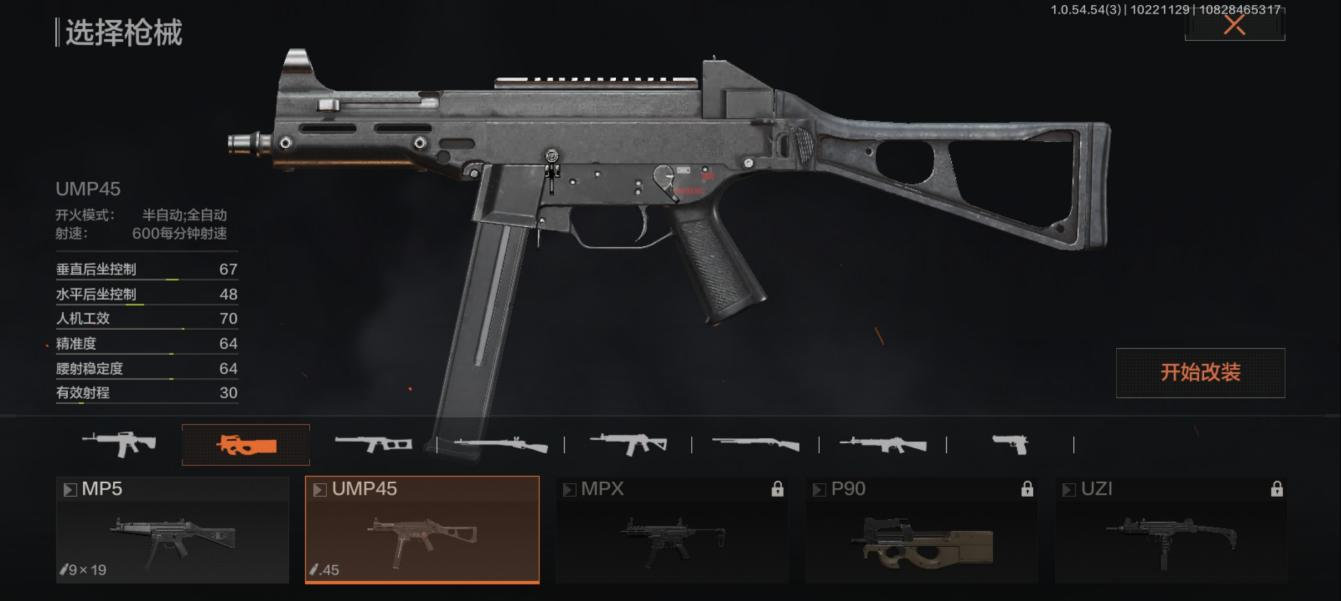Screen dimensions: 1341x601
Task: Switch to the assault rifle category
Action: tap(119, 443)
